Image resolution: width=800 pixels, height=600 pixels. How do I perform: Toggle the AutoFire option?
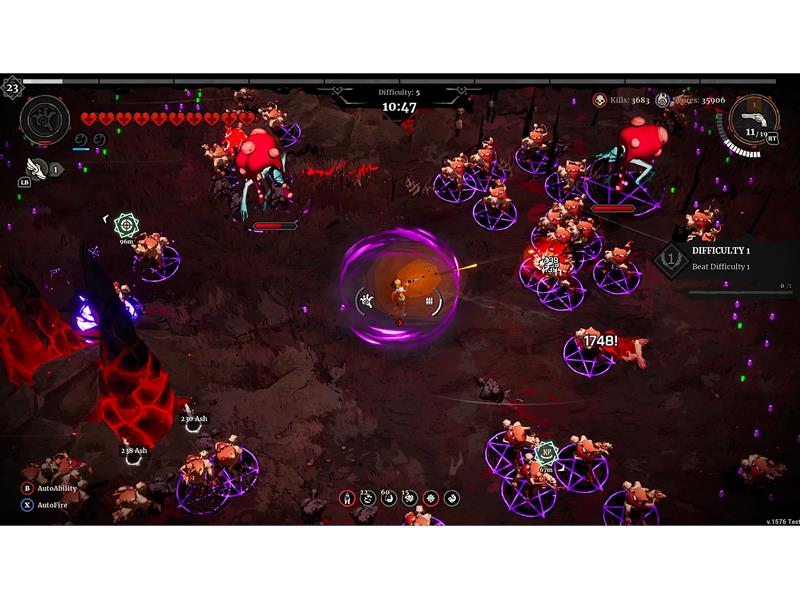tap(27, 505)
